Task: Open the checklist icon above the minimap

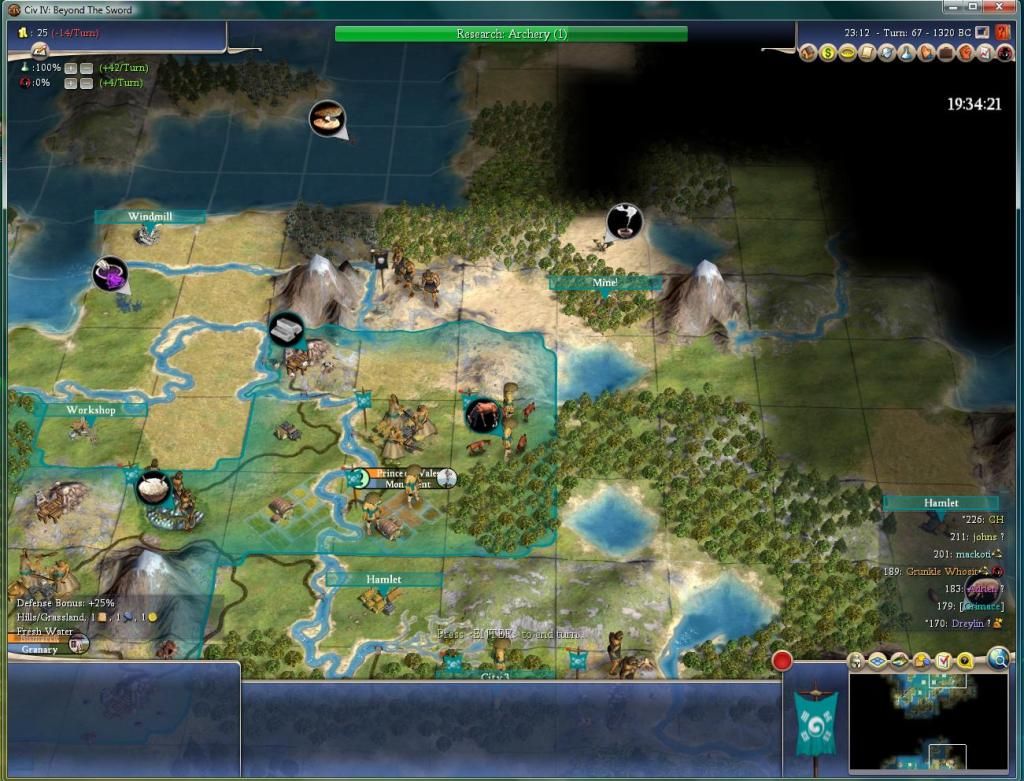Action: pos(943,661)
